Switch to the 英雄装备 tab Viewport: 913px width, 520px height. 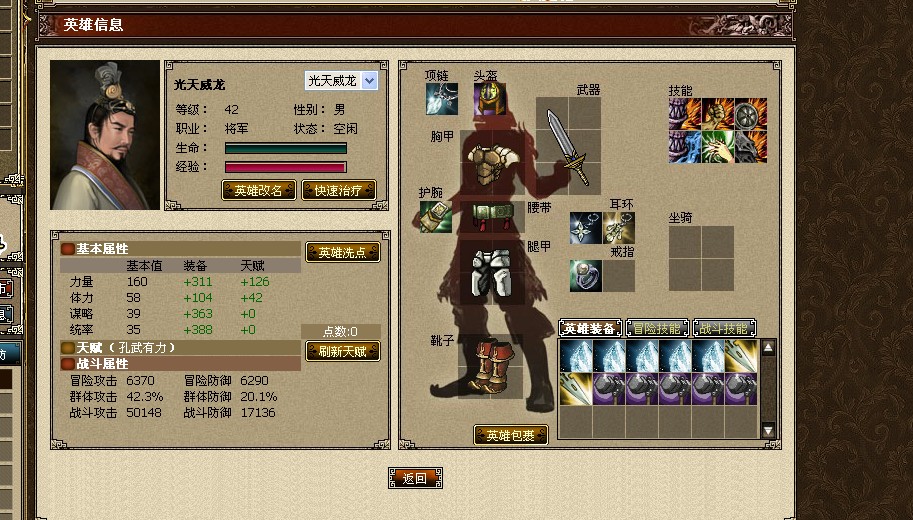[588, 328]
